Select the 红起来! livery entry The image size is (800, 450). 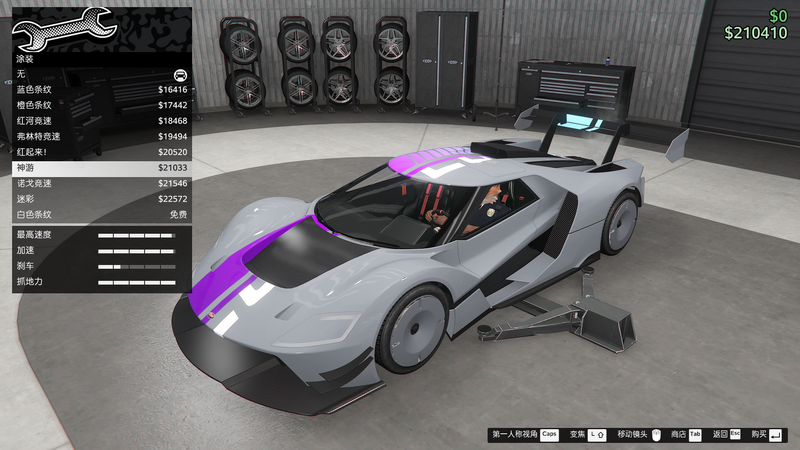(100, 152)
